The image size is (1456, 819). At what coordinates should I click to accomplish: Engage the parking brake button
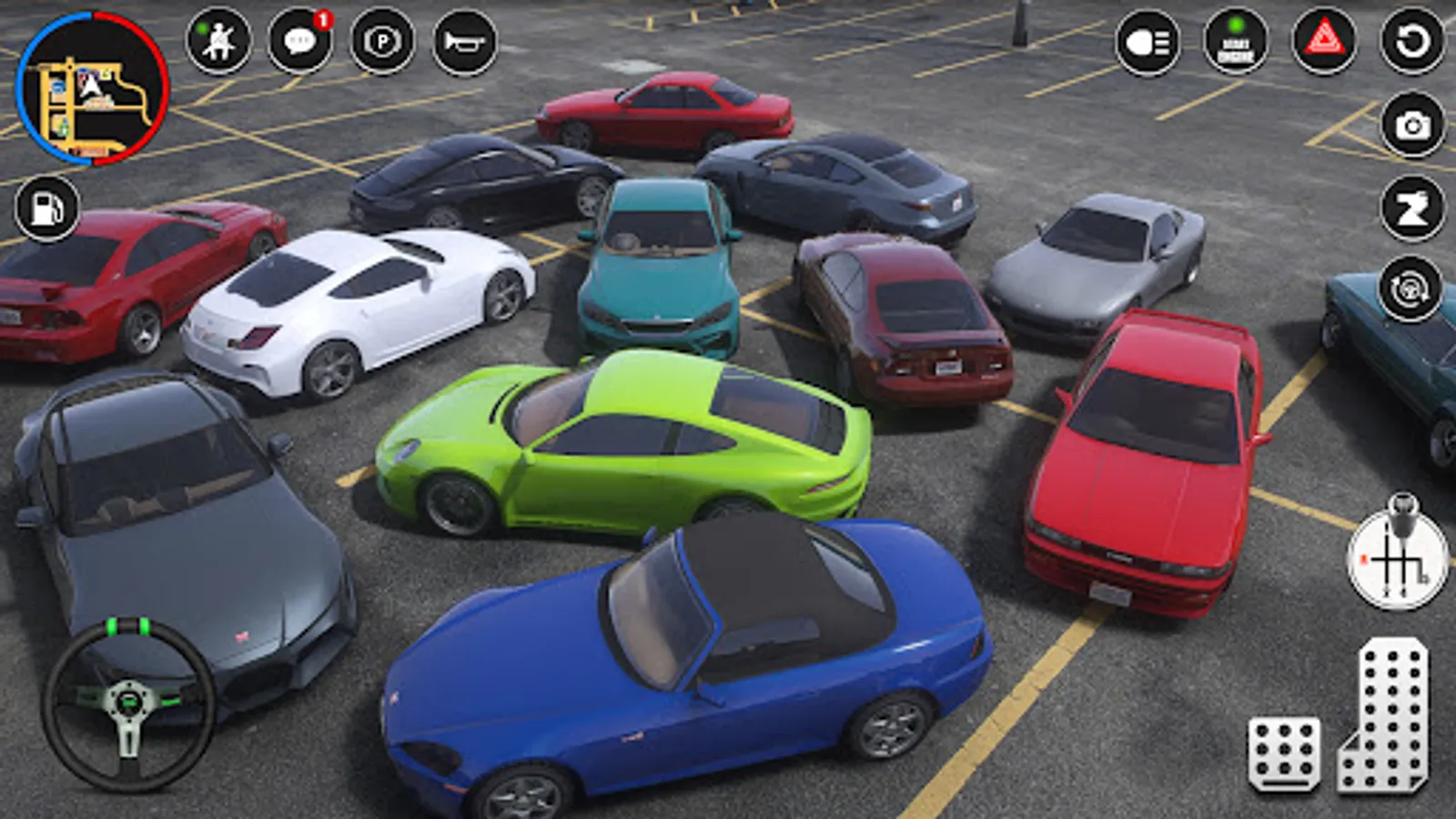pos(382,41)
